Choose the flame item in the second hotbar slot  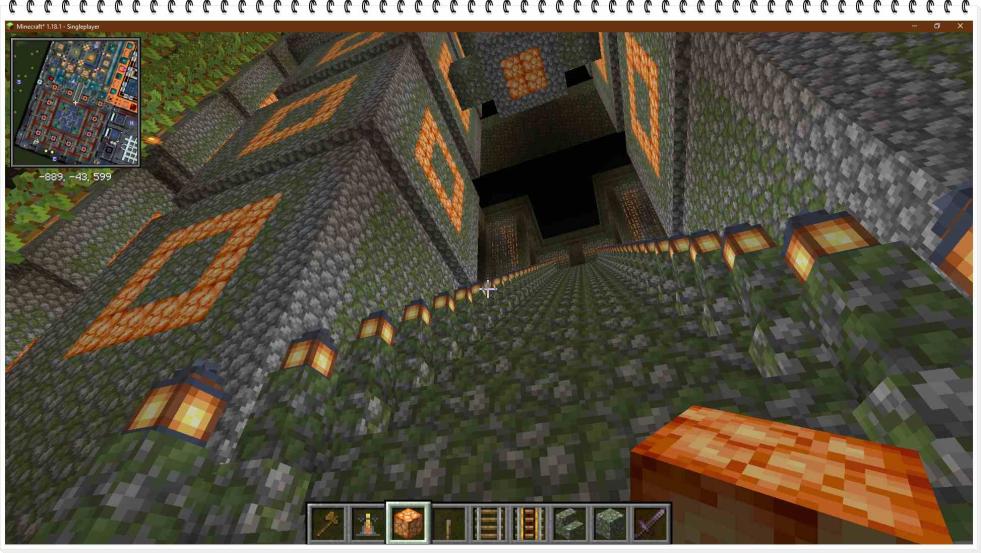click(368, 523)
